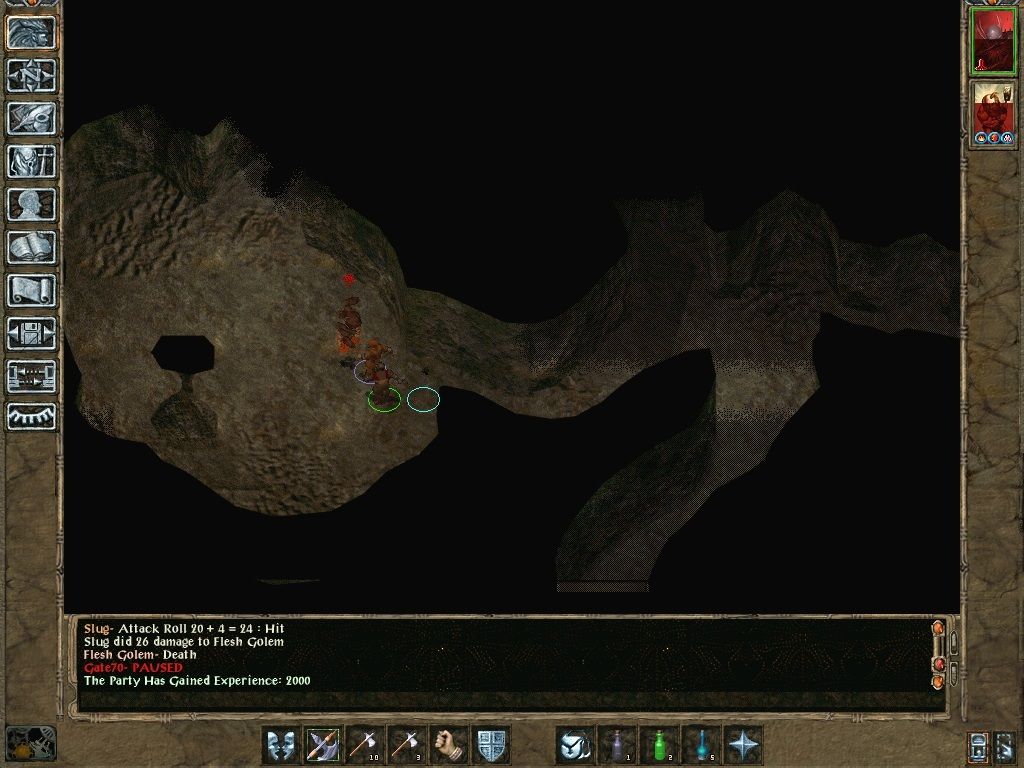Open the character record with the head profile
This screenshot has height=768, width=1024.
point(32,204)
